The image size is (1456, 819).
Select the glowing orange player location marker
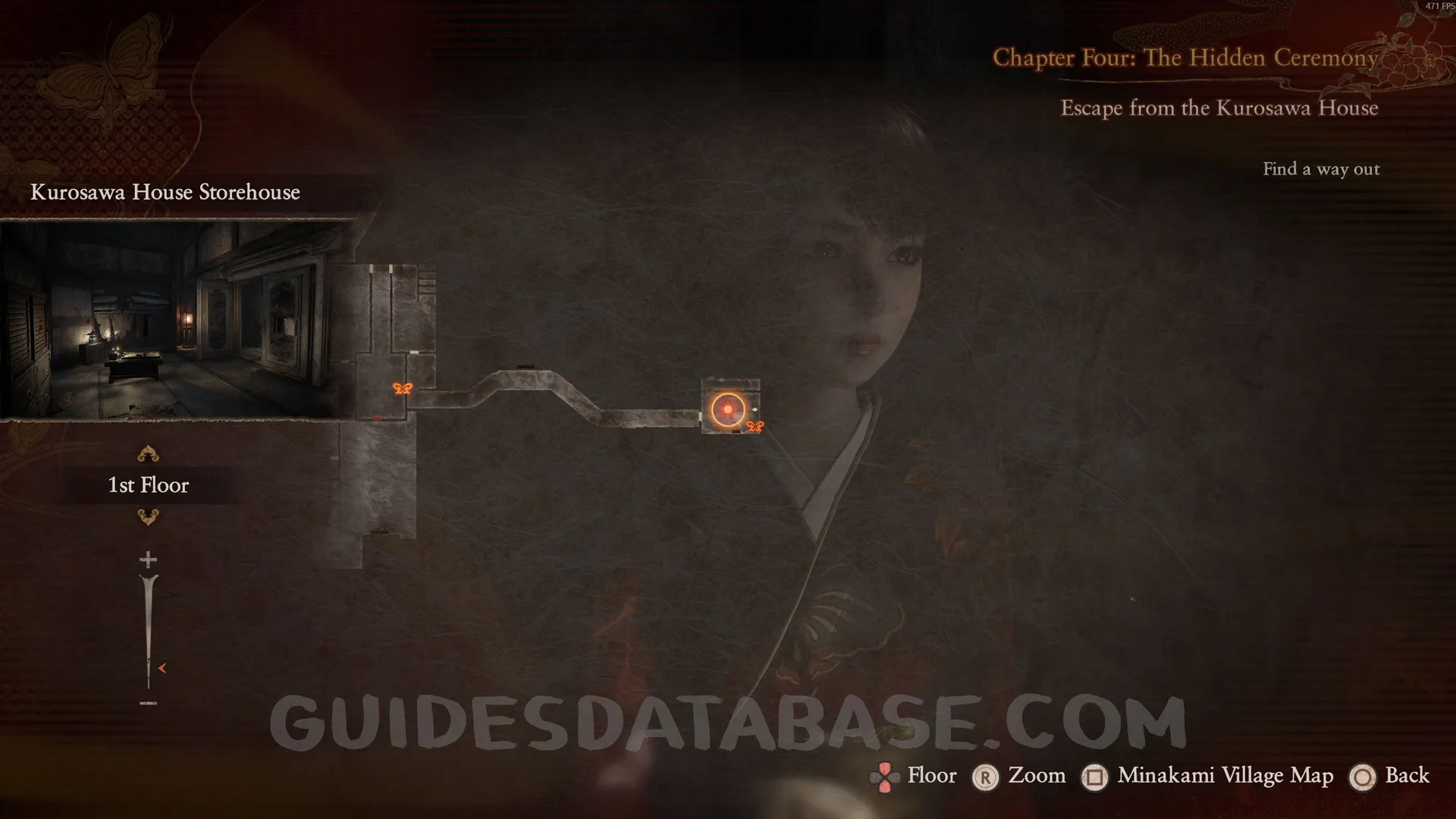pos(728,409)
